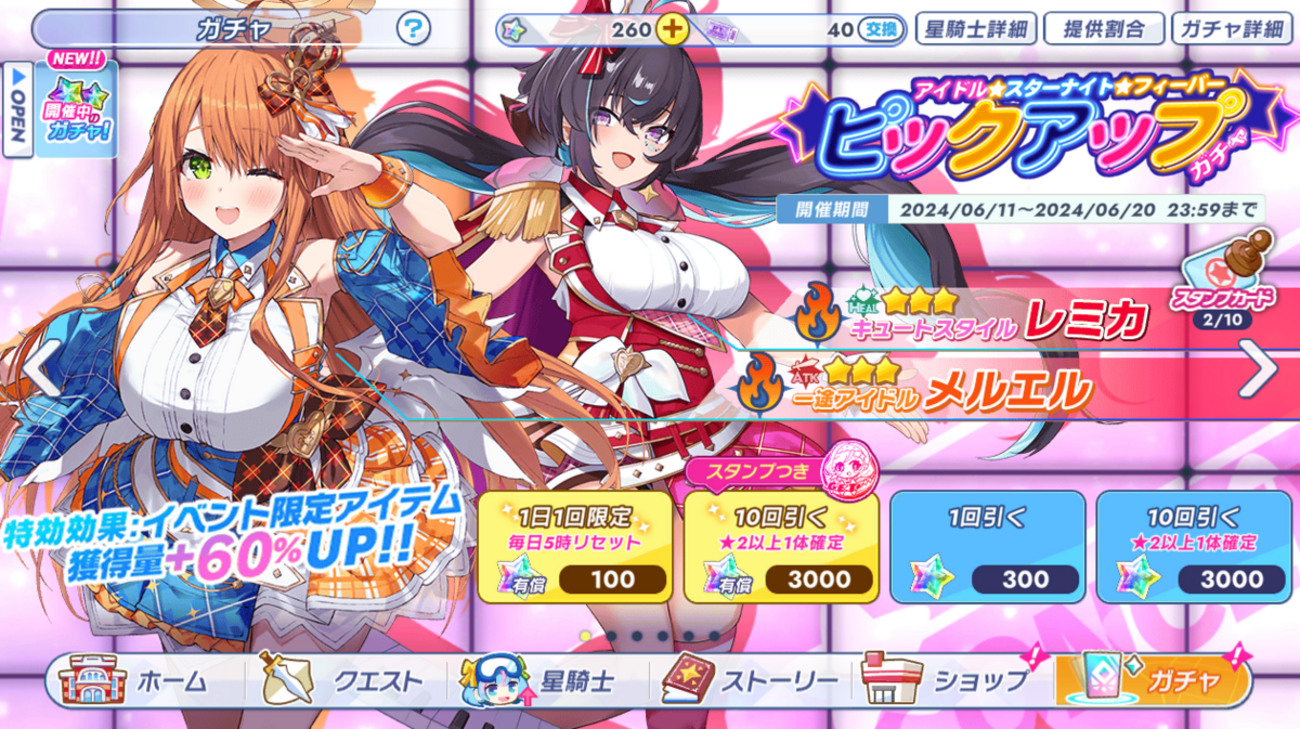
Task: Tap the 交換 exchange button
Action: coord(881,29)
